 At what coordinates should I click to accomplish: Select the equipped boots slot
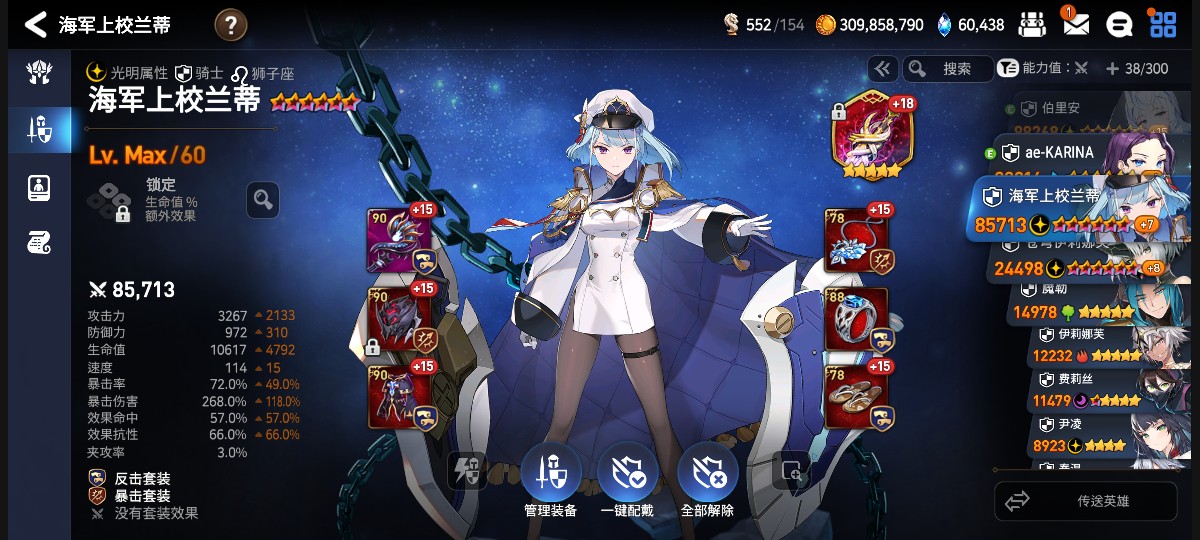(x=856, y=396)
